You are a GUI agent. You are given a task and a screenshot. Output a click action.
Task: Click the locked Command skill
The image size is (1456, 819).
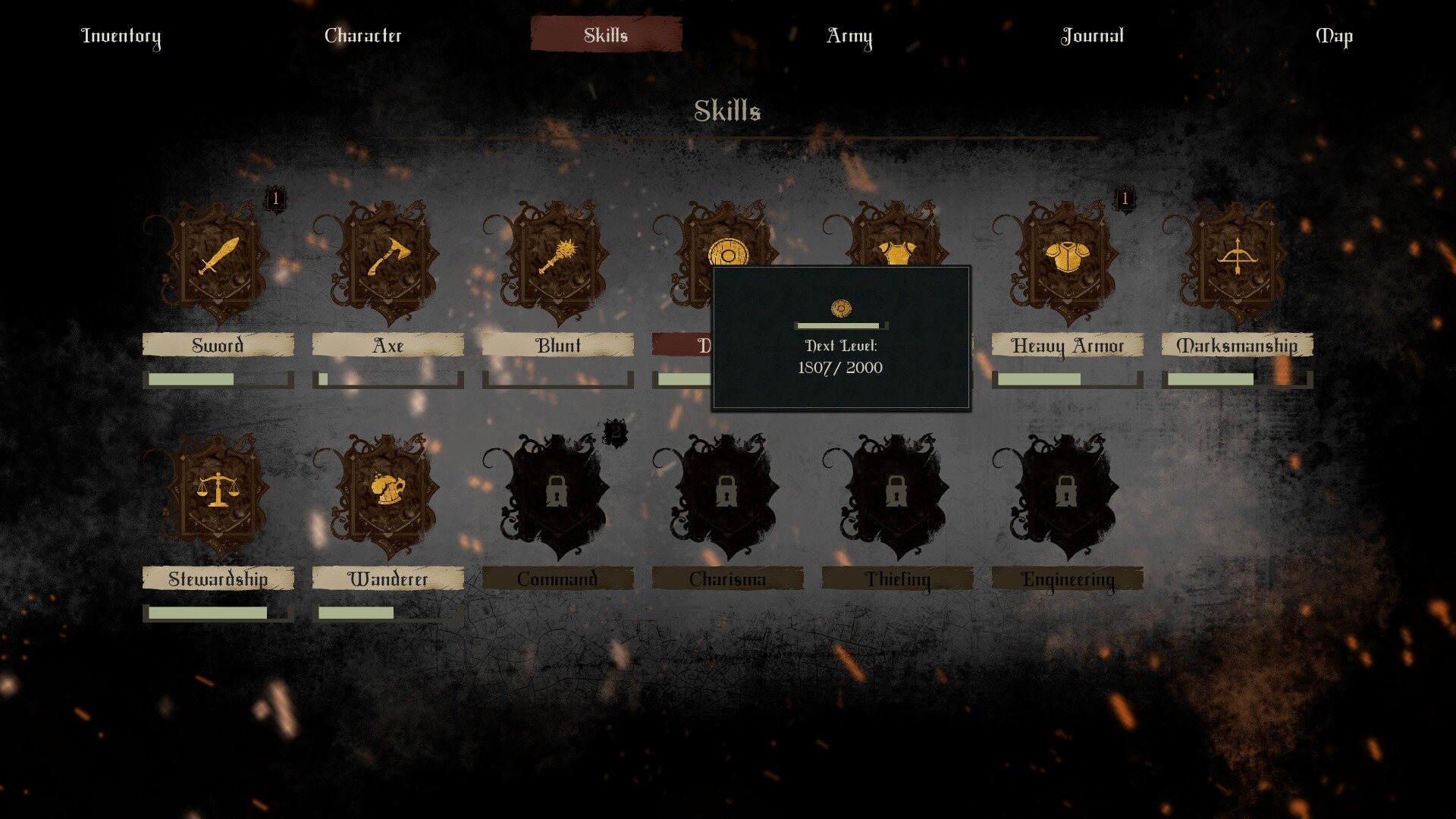point(557,493)
